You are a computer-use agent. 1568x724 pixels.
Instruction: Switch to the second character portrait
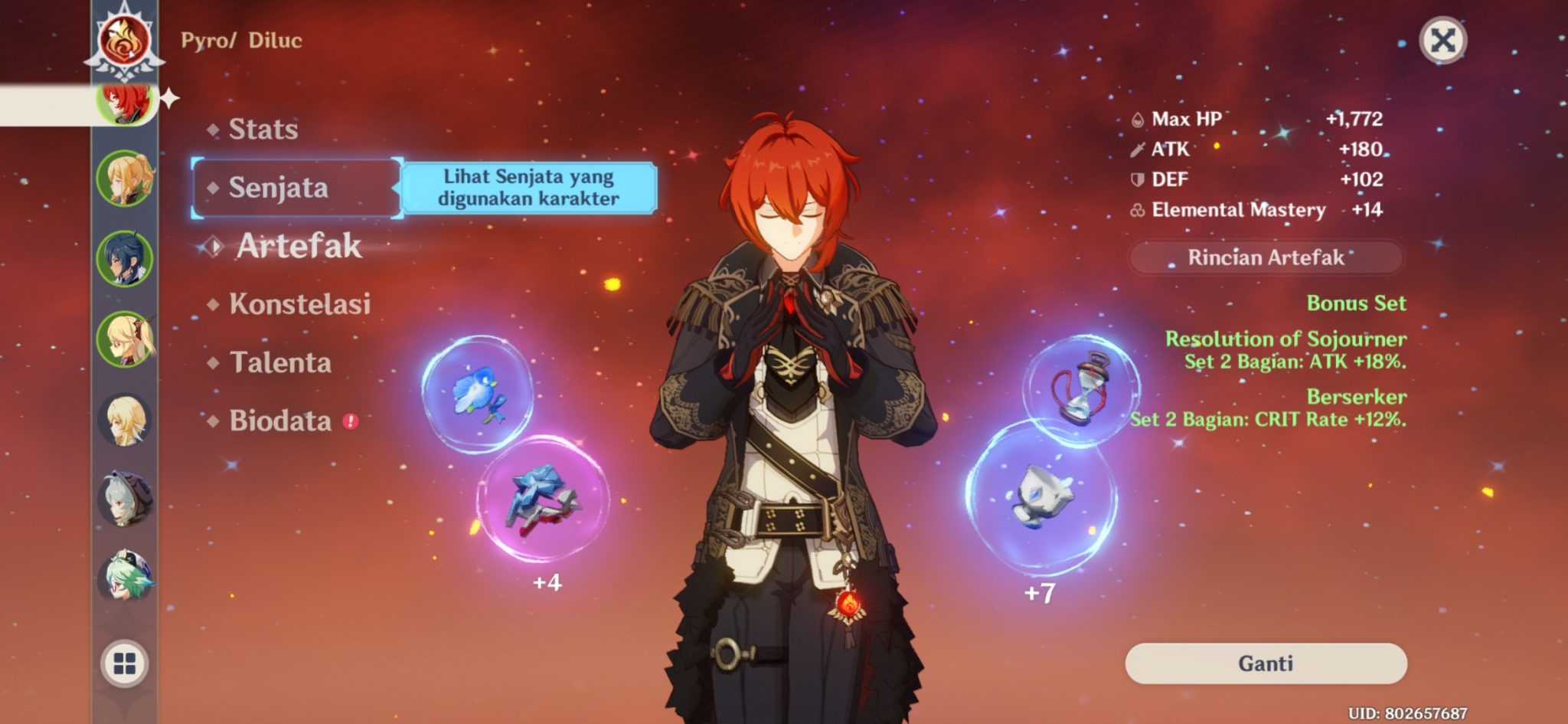(125, 178)
